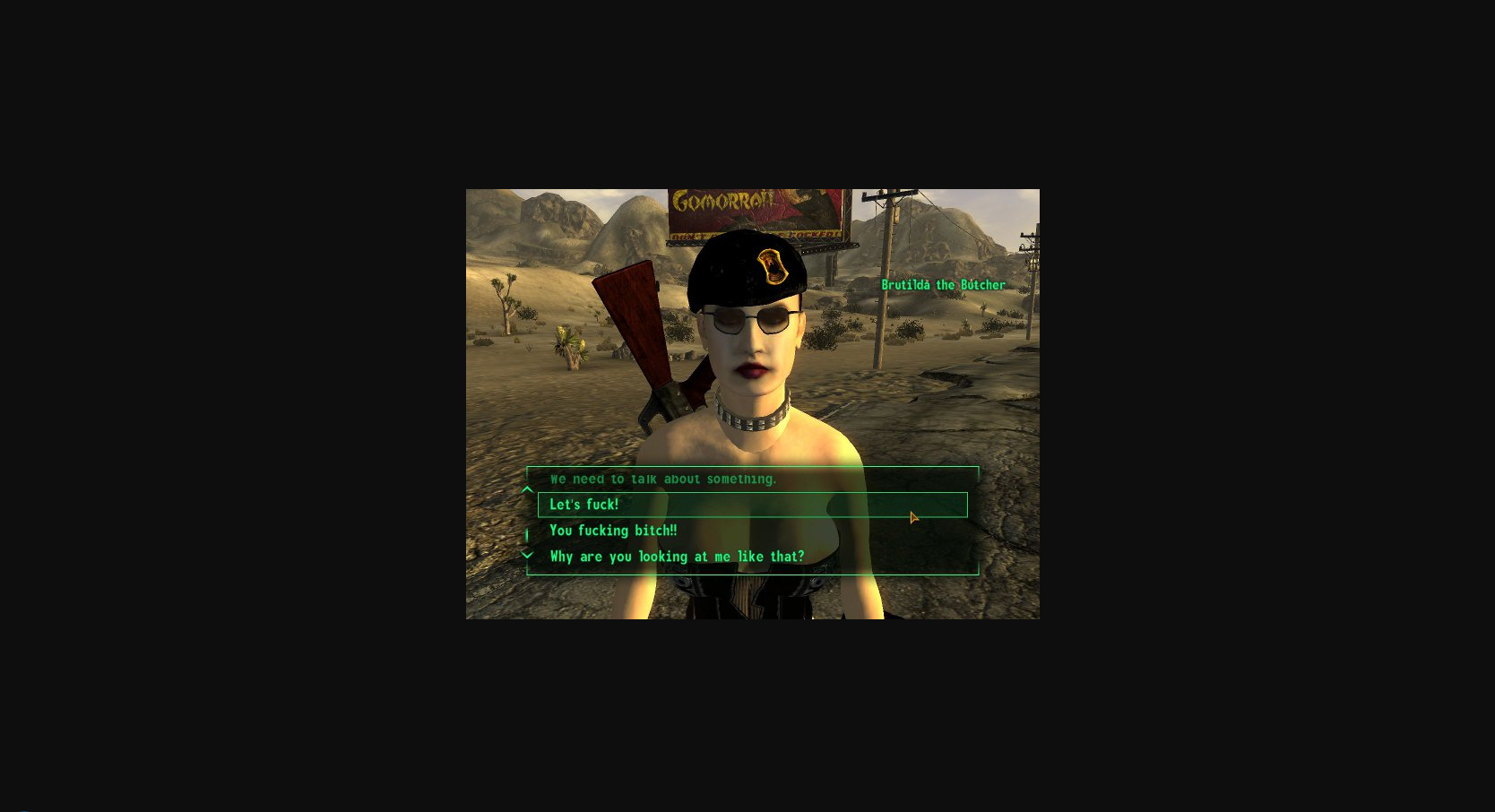This screenshot has width=1495, height=812.
Task: Select the "You fucking bitch!!" response
Action: pyautogui.click(x=613, y=531)
